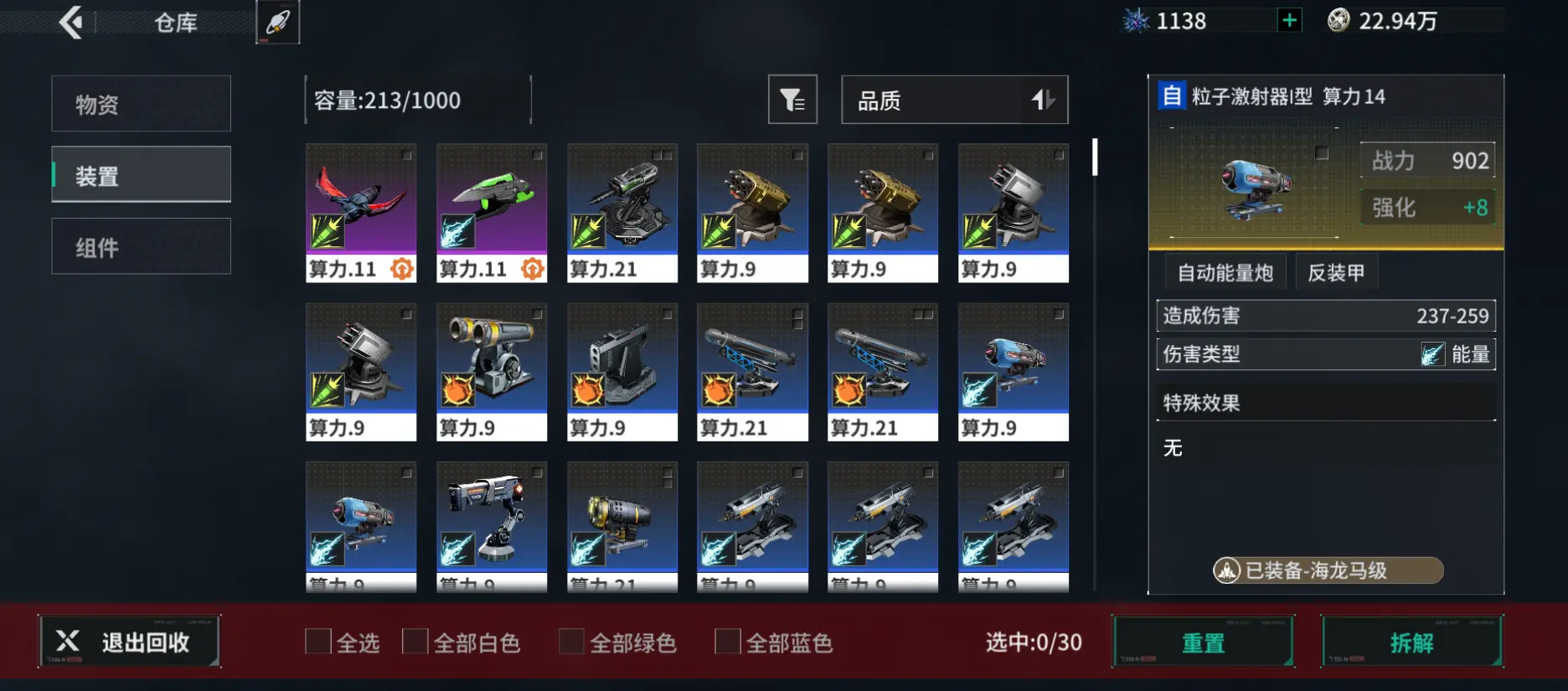Click the 退出回收 button
This screenshot has height=691, width=1568.
(130, 642)
